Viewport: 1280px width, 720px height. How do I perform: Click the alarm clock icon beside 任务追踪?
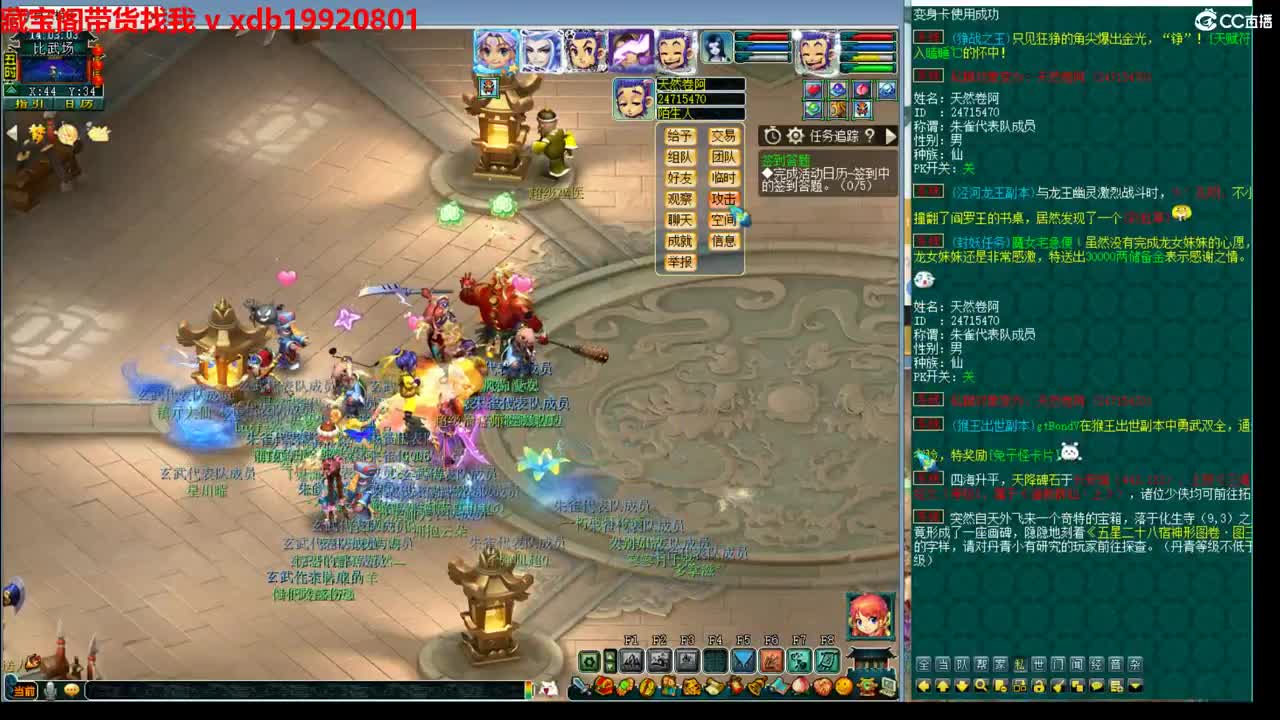772,135
